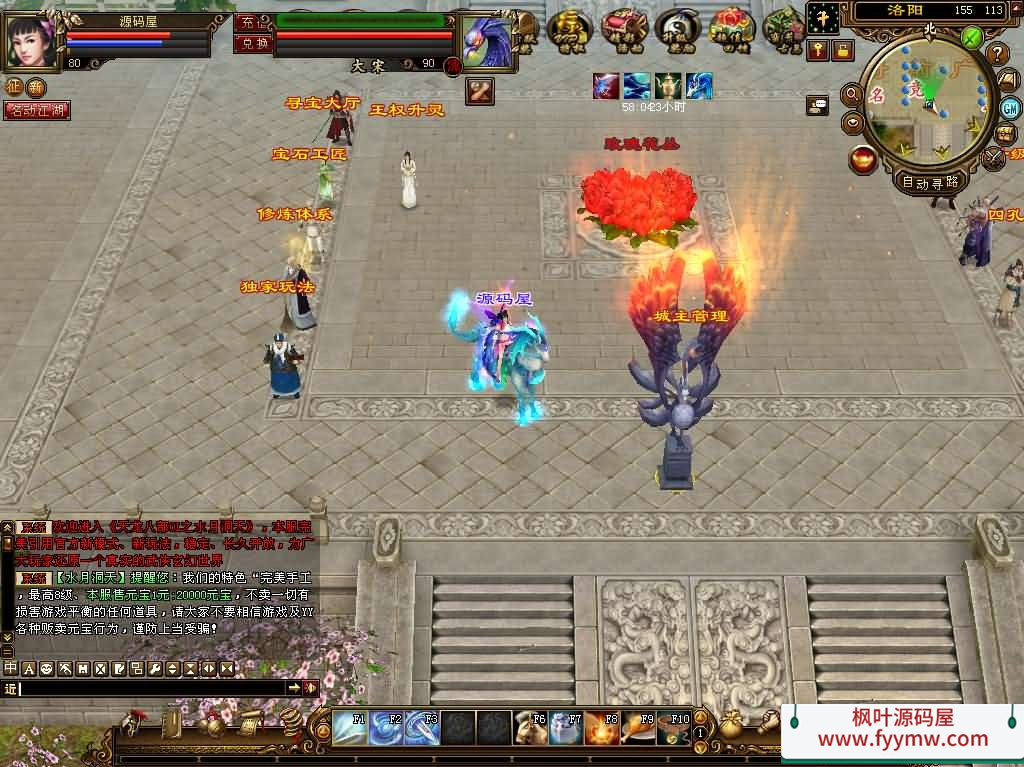Use the F2 blue swirl skill

[x=385, y=728]
